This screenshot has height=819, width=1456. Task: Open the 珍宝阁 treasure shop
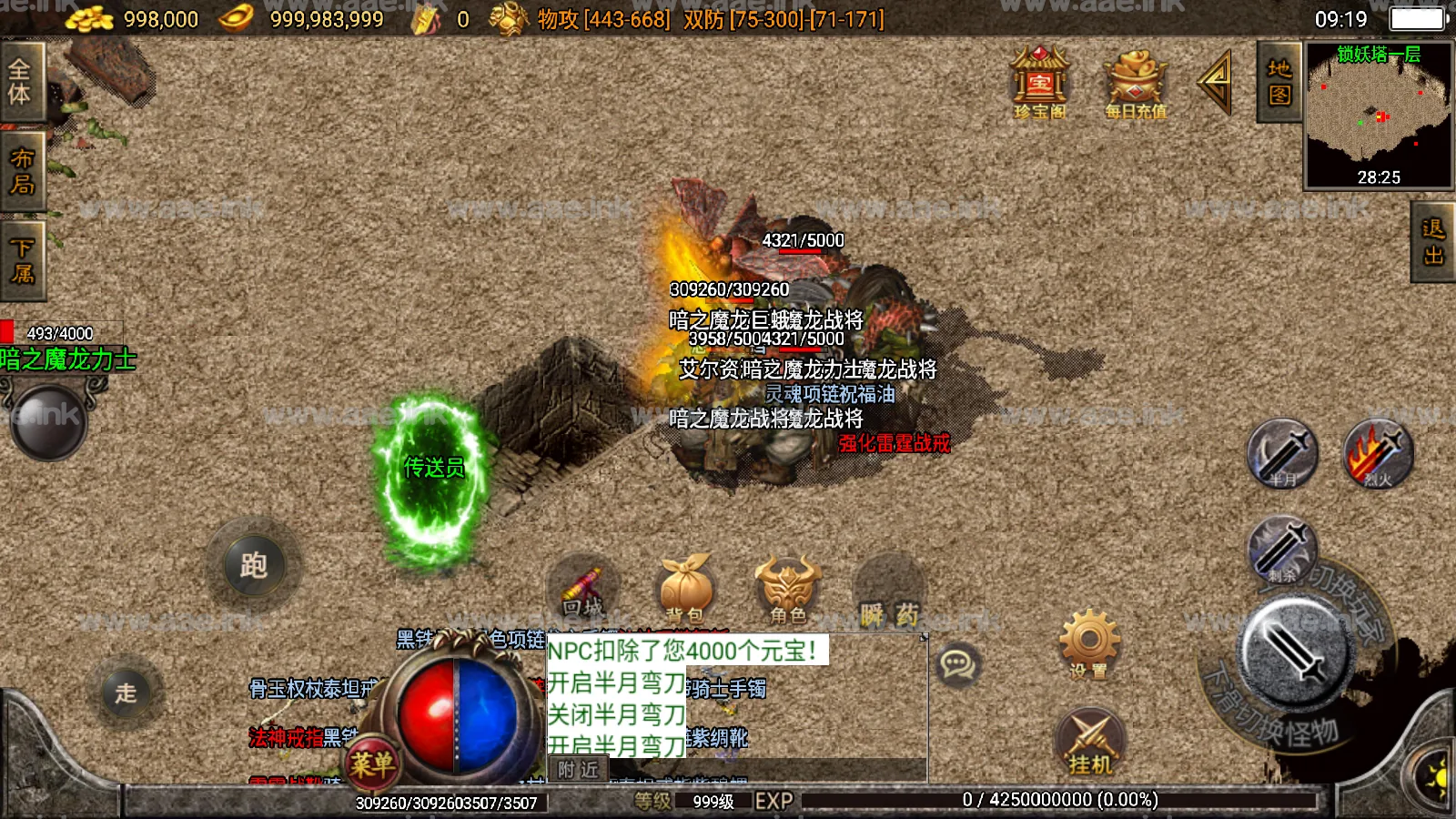(1039, 83)
